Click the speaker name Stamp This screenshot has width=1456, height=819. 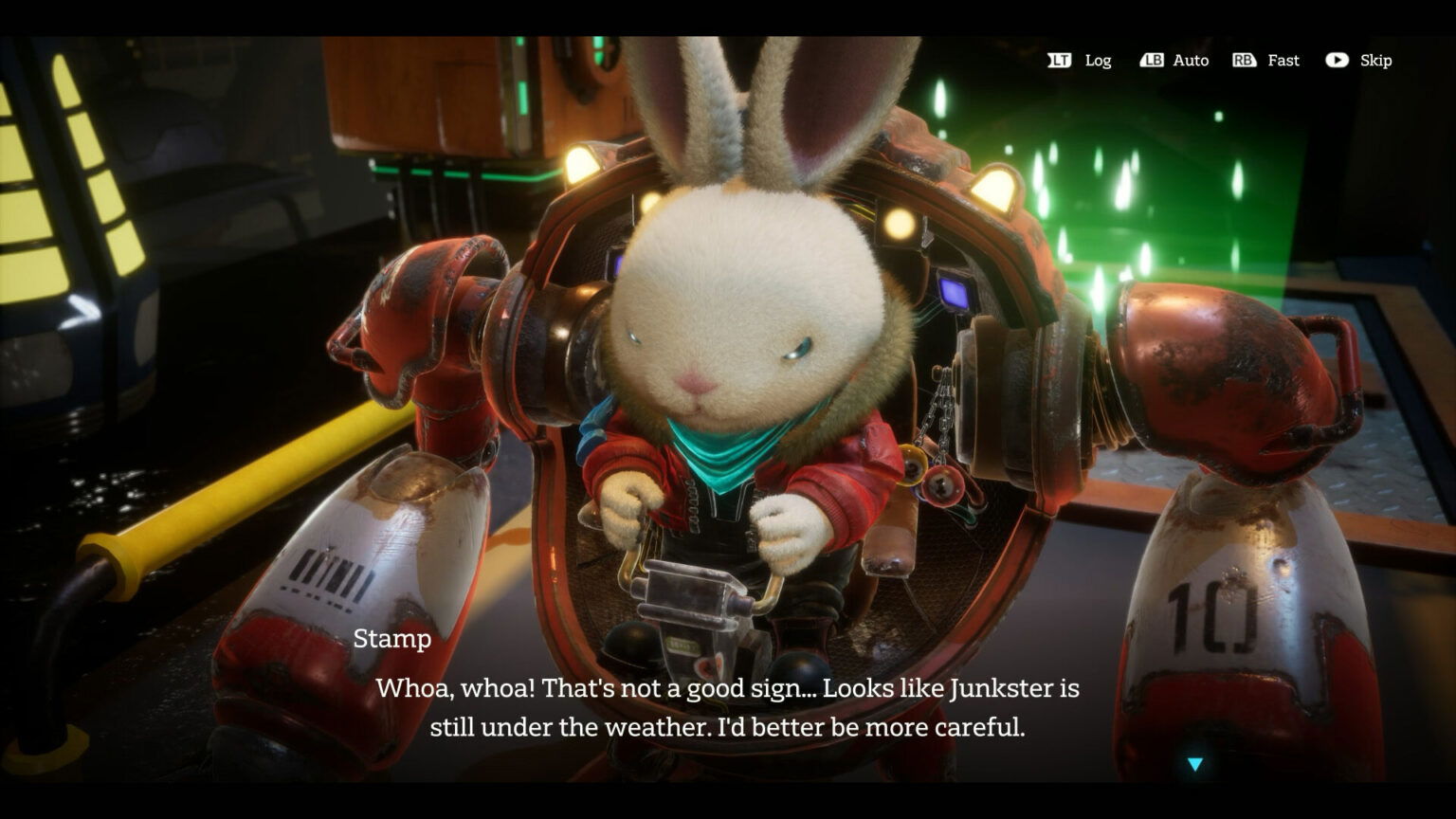tap(392, 640)
